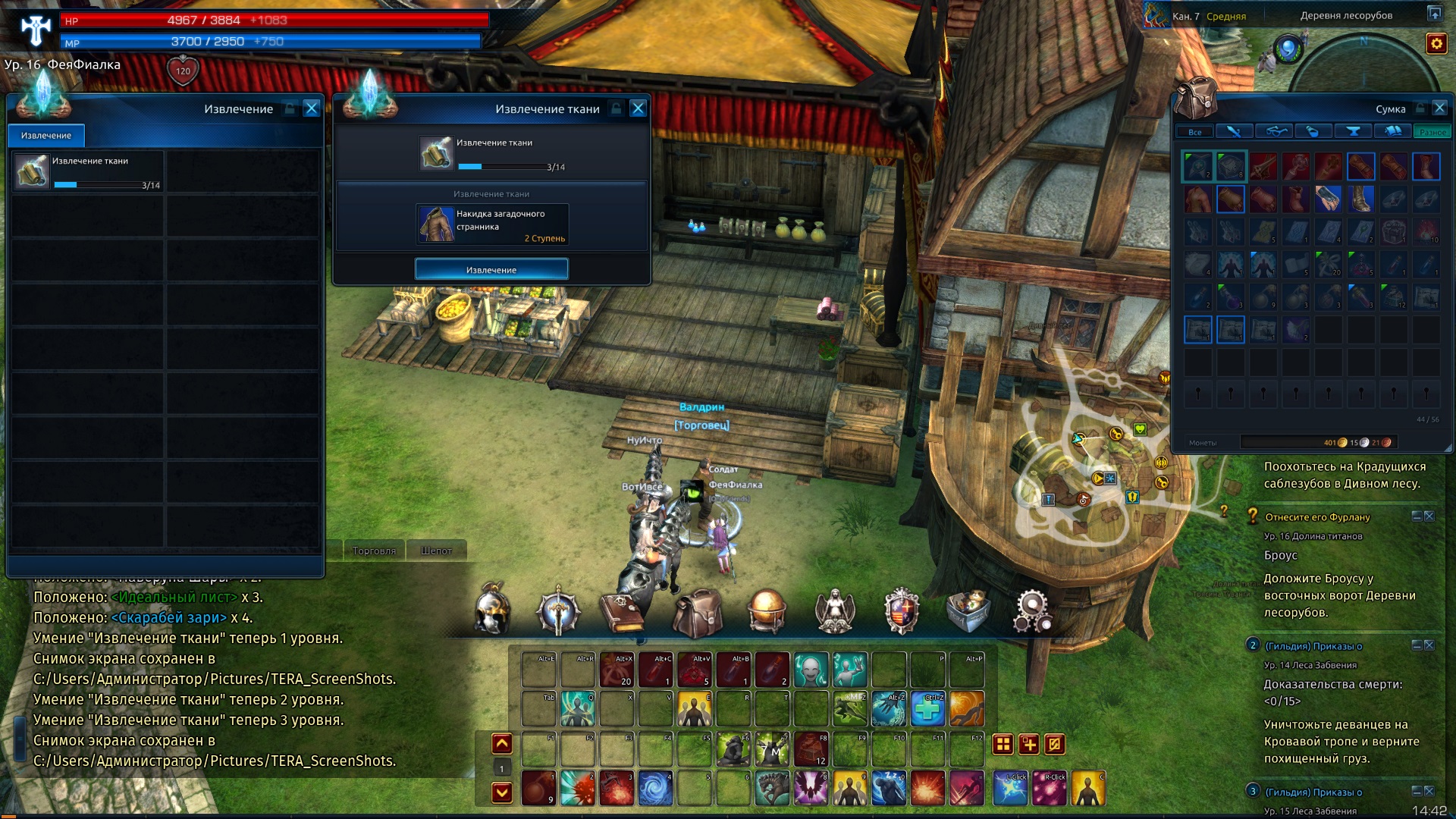Switch bag filter to Все tab
Viewport: 1456px width, 819px height.
coord(1195,132)
